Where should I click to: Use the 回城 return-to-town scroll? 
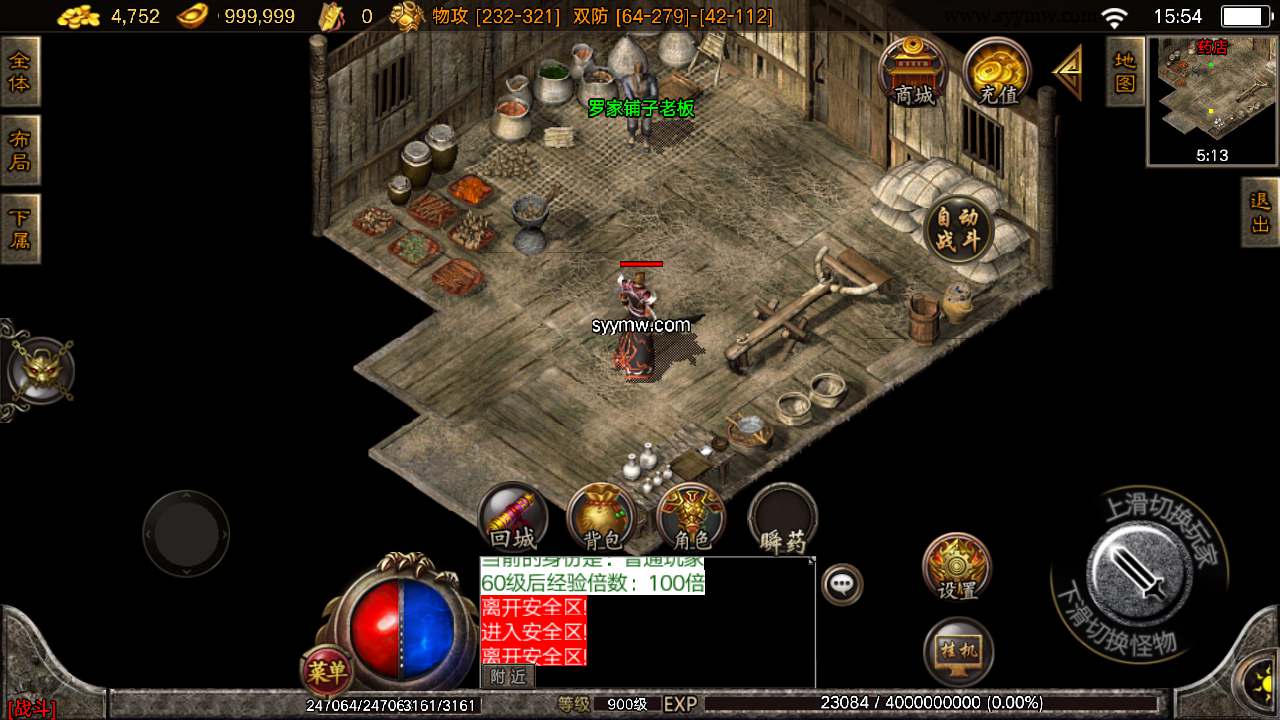tap(513, 519)
